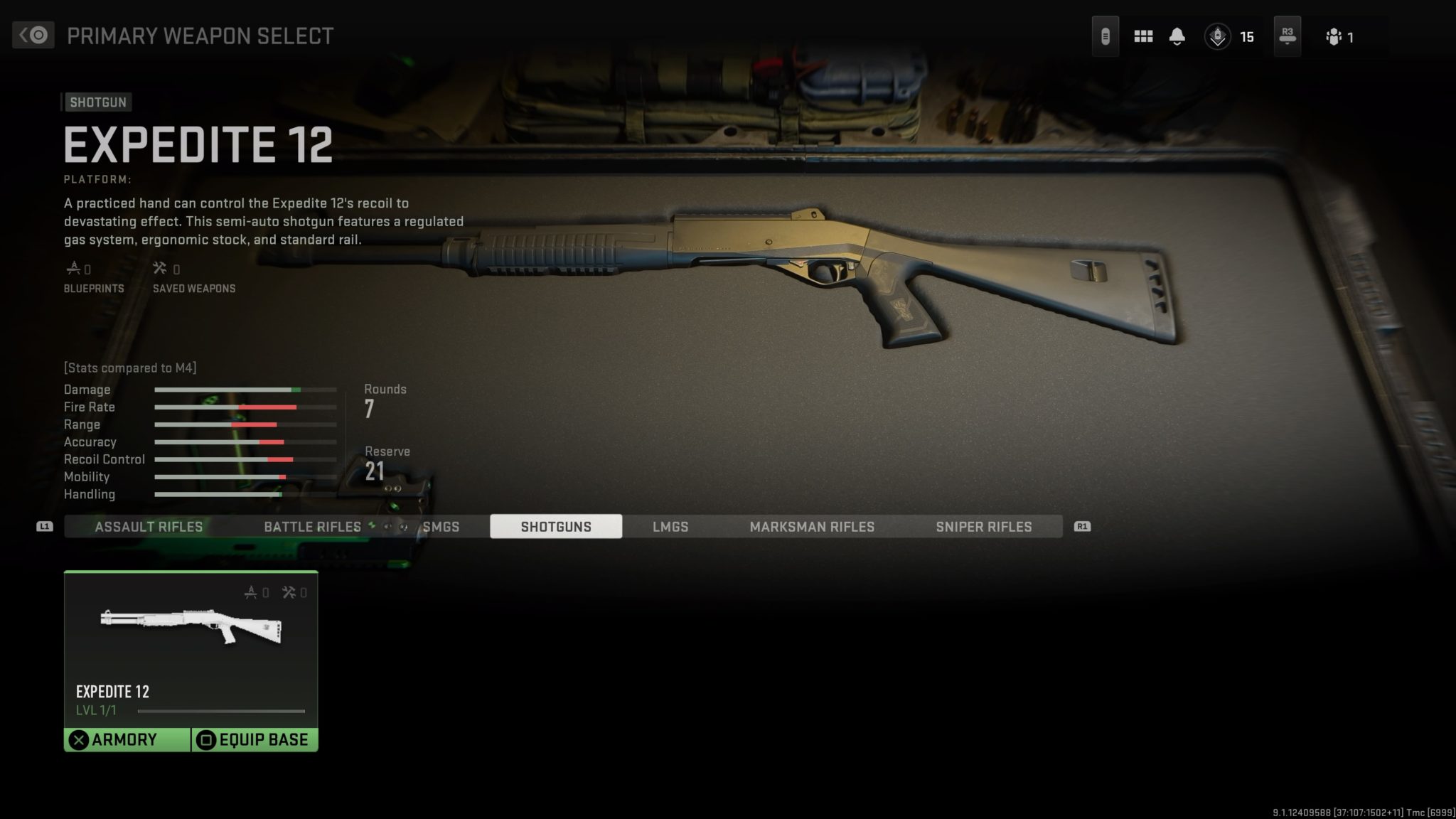Image resolution: width=1456 pixels, height=819 pixels.
Task: Toggle the R1 category switch prompt
Action: click(x=1082, y=526)
